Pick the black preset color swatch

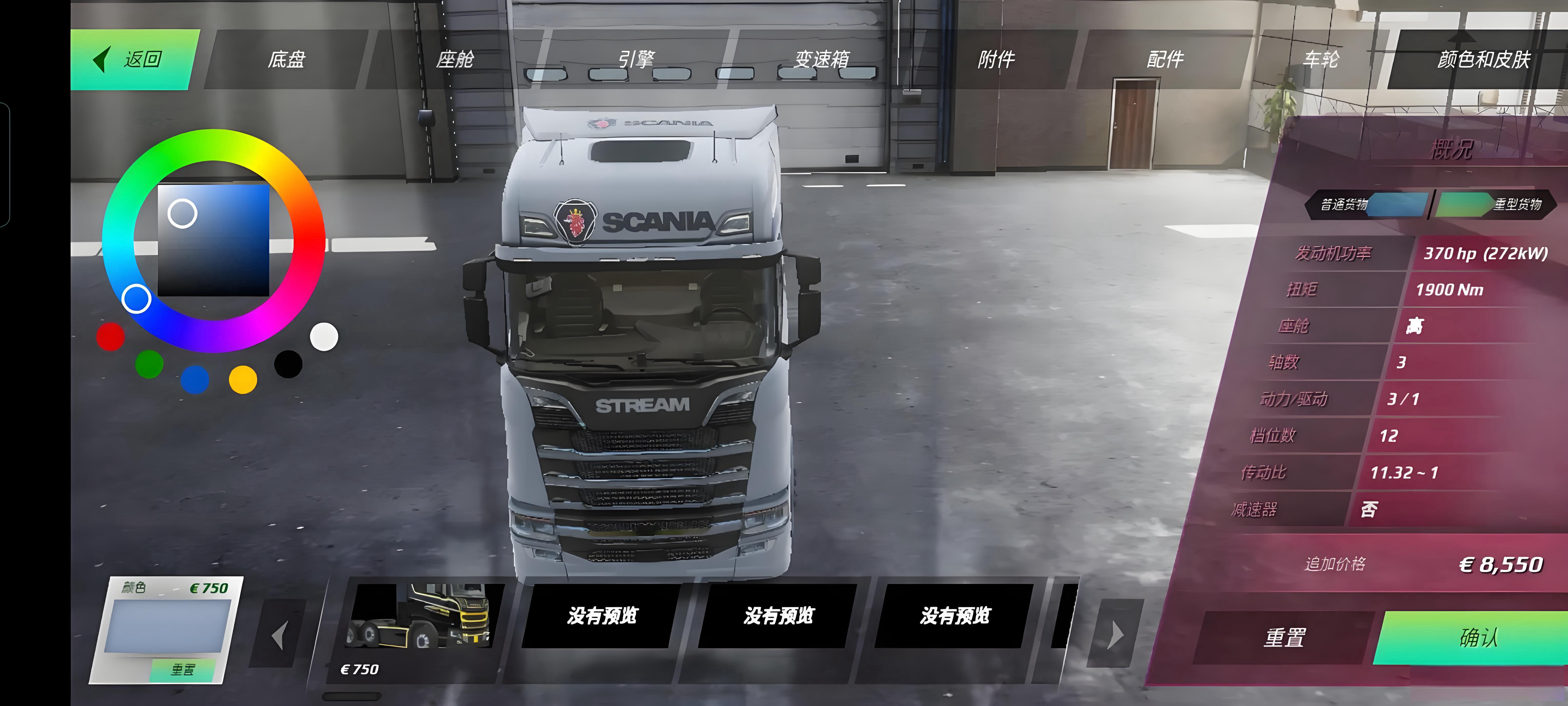pyautogui.click(x=288, y=364)
